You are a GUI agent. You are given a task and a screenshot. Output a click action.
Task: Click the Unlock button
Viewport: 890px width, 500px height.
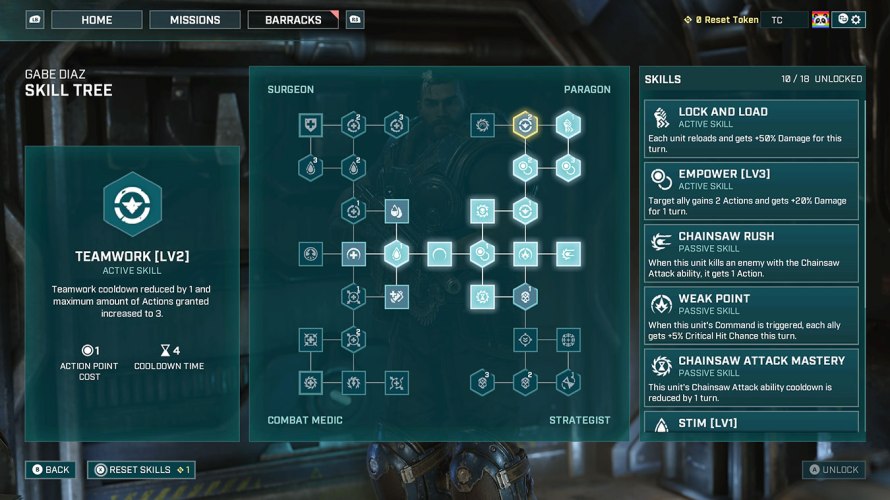pyautogui.click(x=833, y=469)
